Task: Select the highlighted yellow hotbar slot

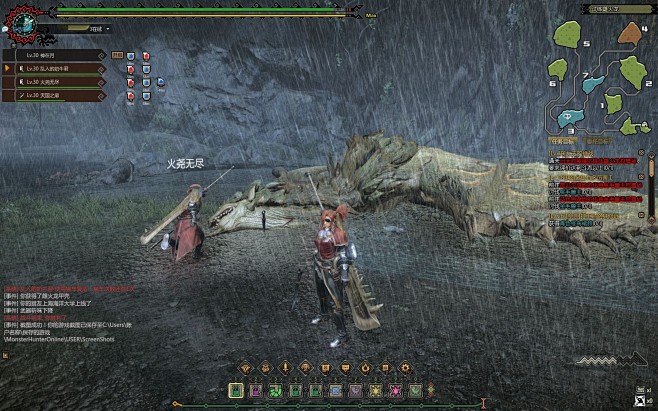Action: (236, 390)
